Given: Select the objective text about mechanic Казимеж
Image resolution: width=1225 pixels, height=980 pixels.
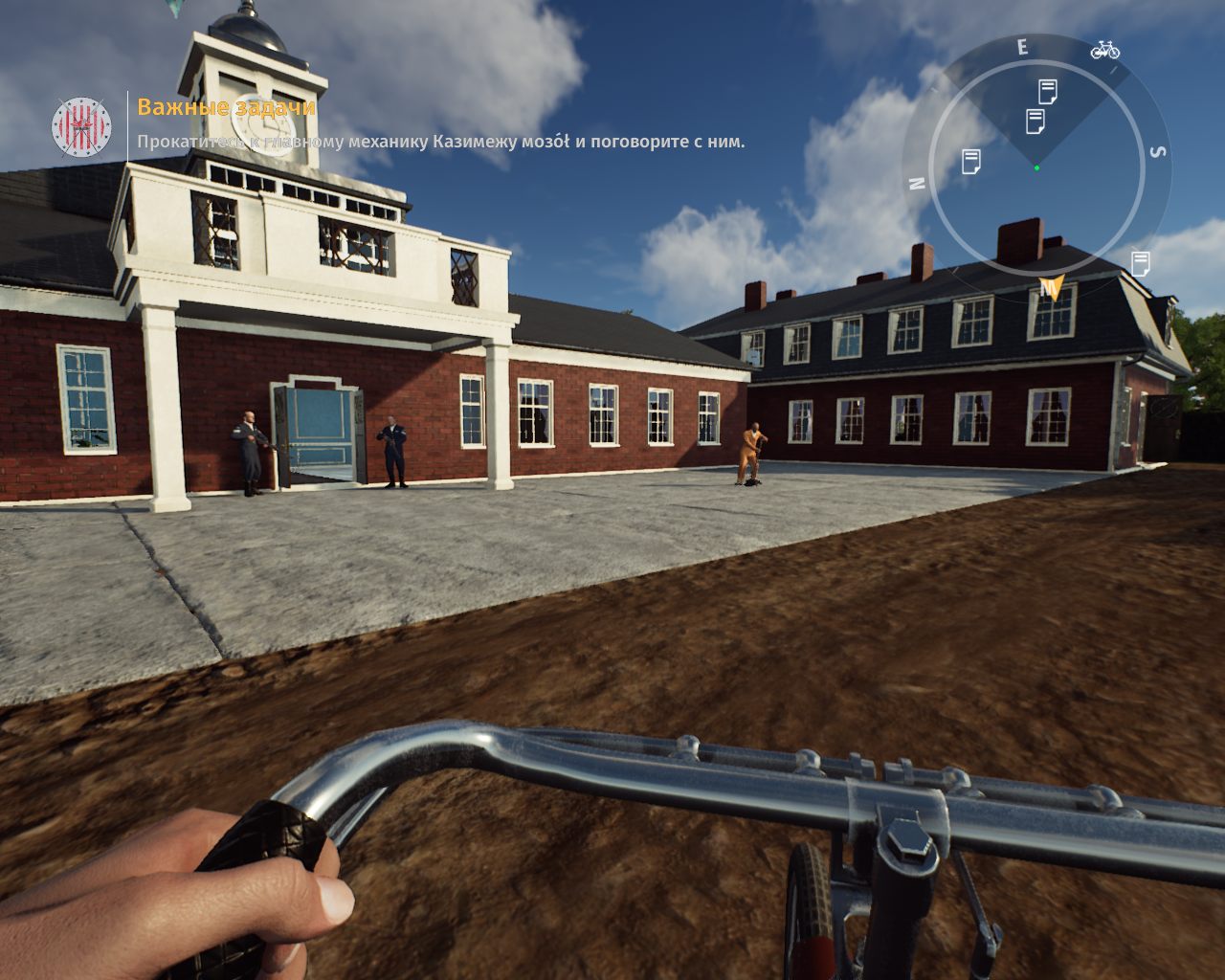Looking at the screenshot, I should (440, 142).
